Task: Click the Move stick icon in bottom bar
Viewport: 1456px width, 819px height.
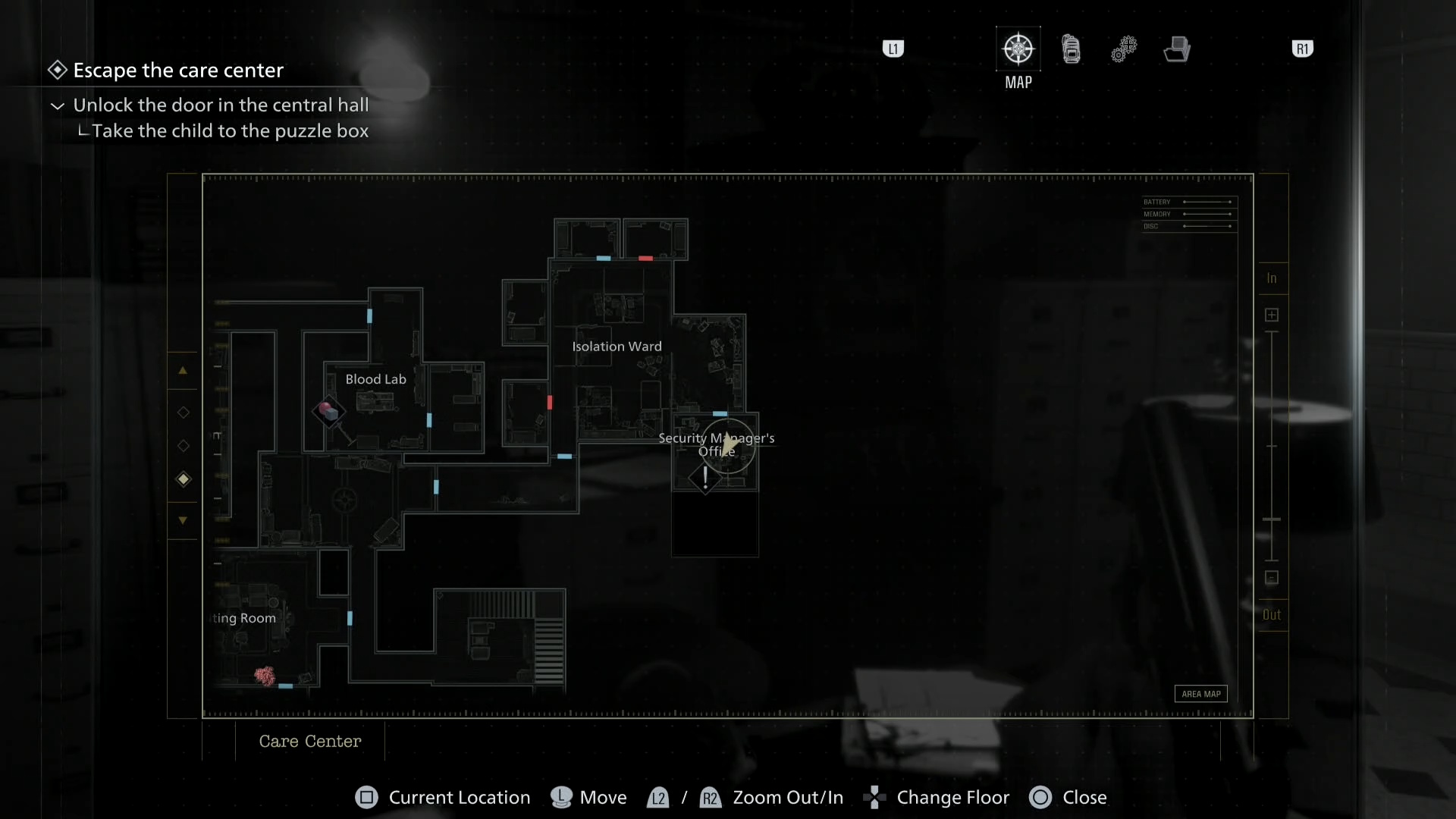Action: pyautogui.click(x=560, y=798)
